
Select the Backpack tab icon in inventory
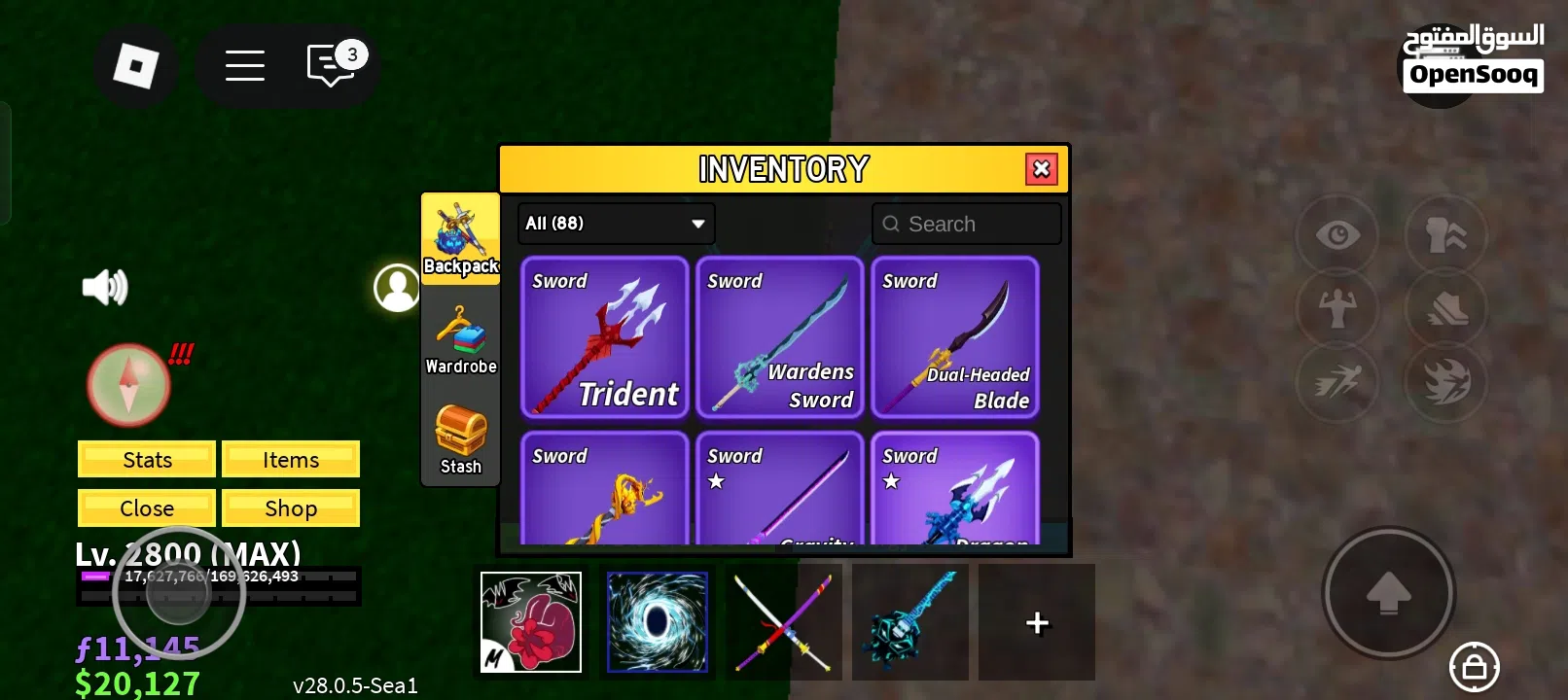460,238
